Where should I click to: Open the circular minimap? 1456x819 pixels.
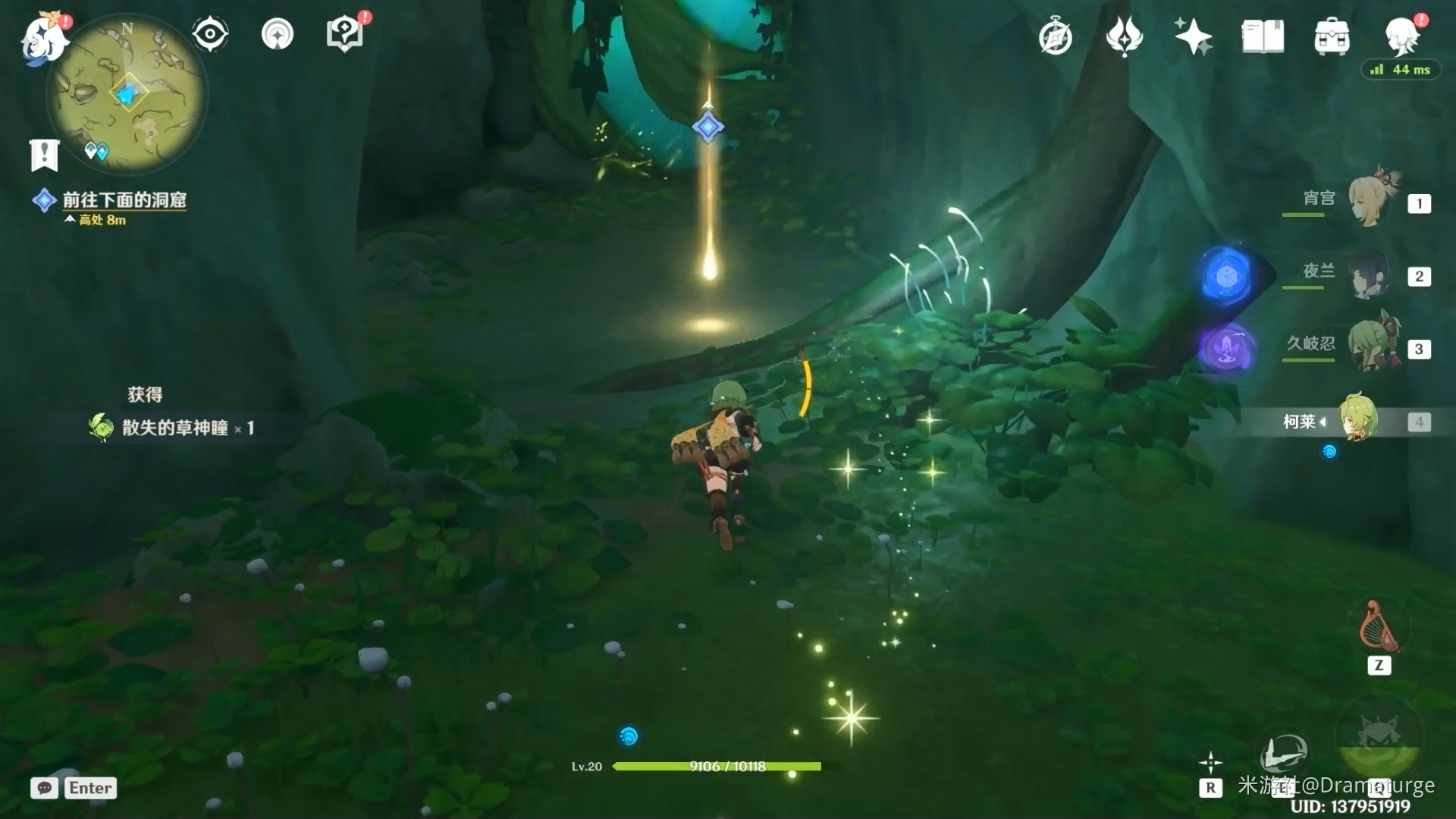pyautogui.click(x=127, y=95)
